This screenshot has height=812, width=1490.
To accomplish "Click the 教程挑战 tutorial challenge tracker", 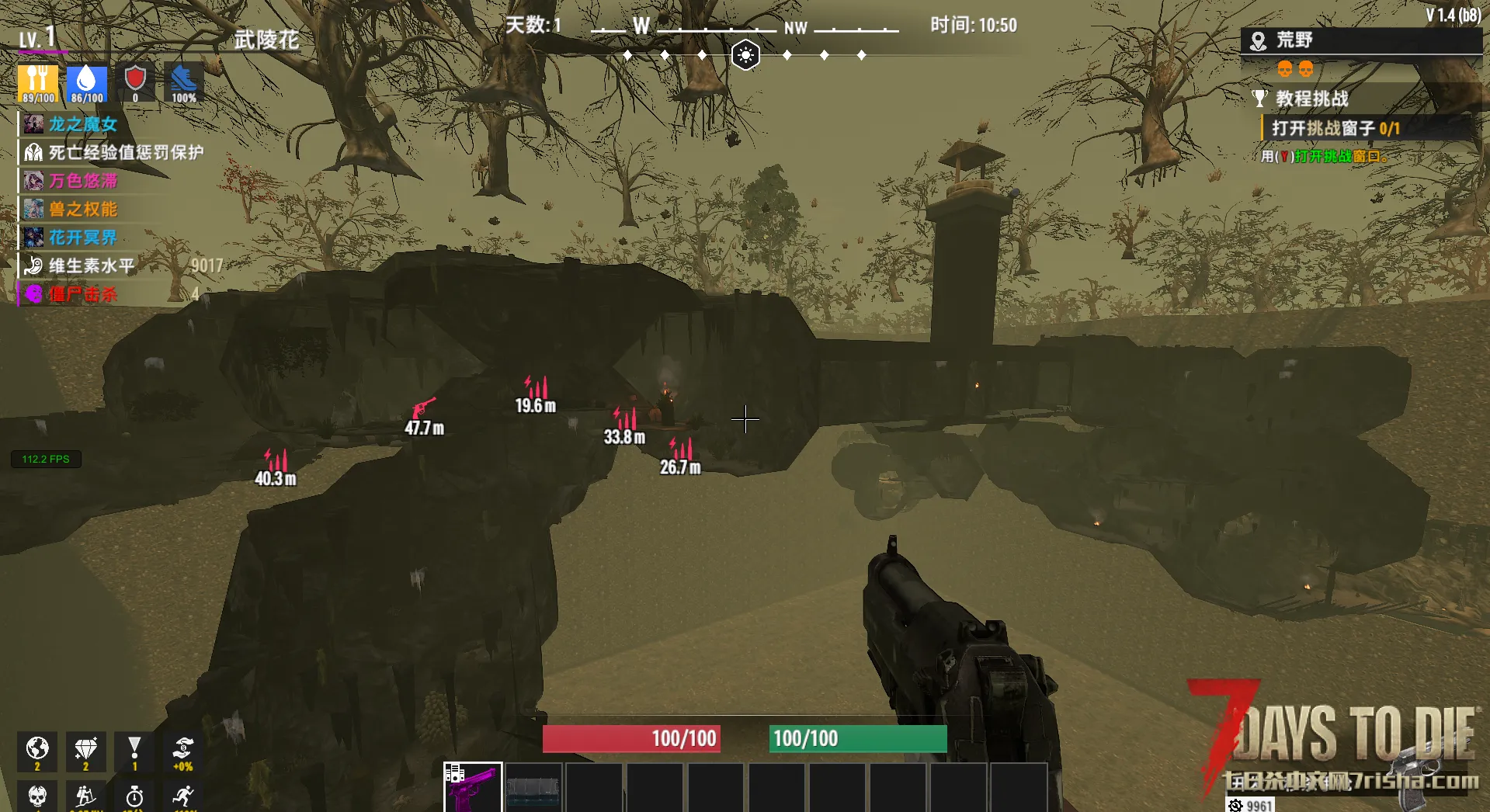I will [1311, 99].
